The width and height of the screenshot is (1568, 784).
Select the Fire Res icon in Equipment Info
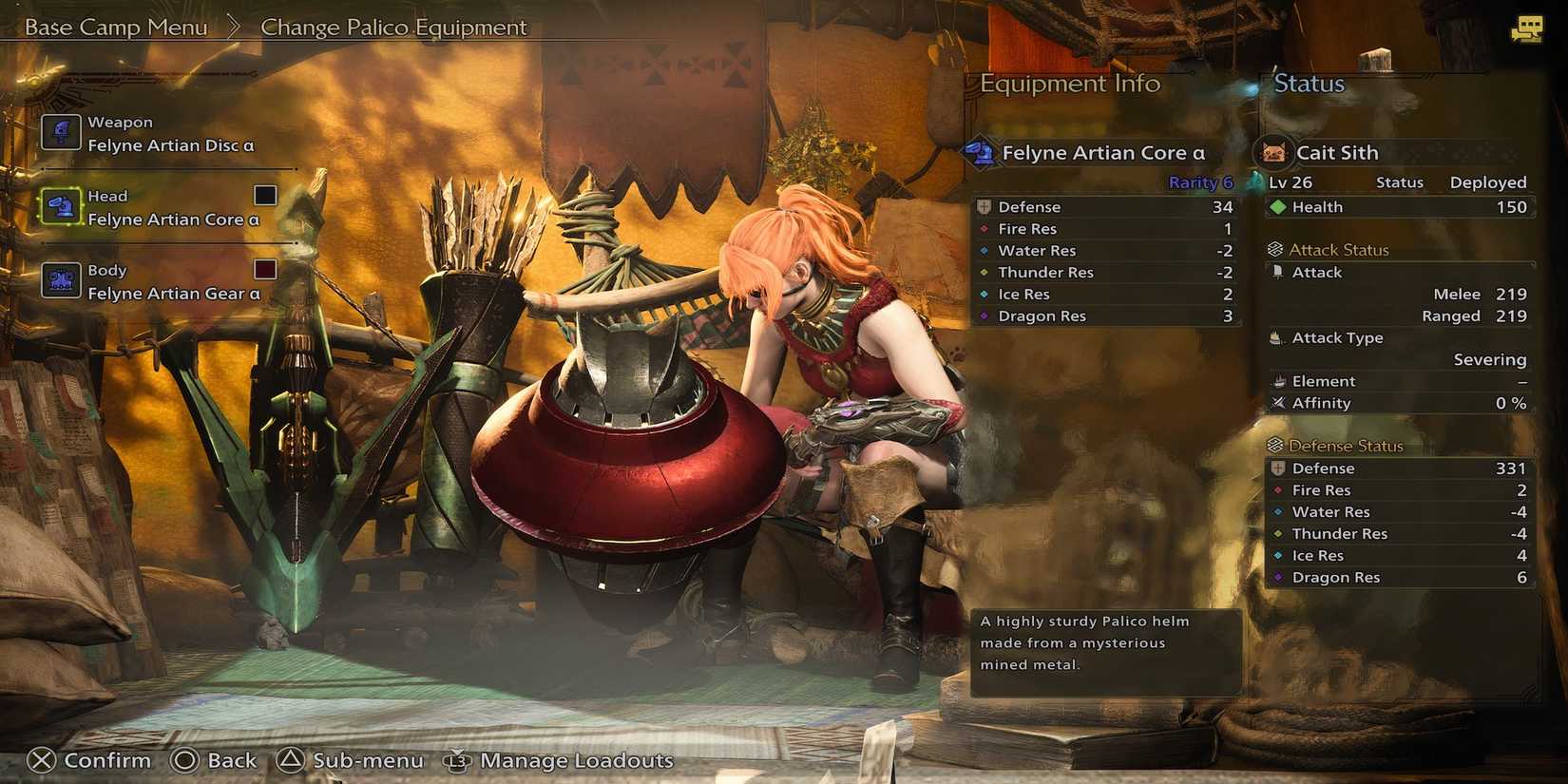pos(985,228)
